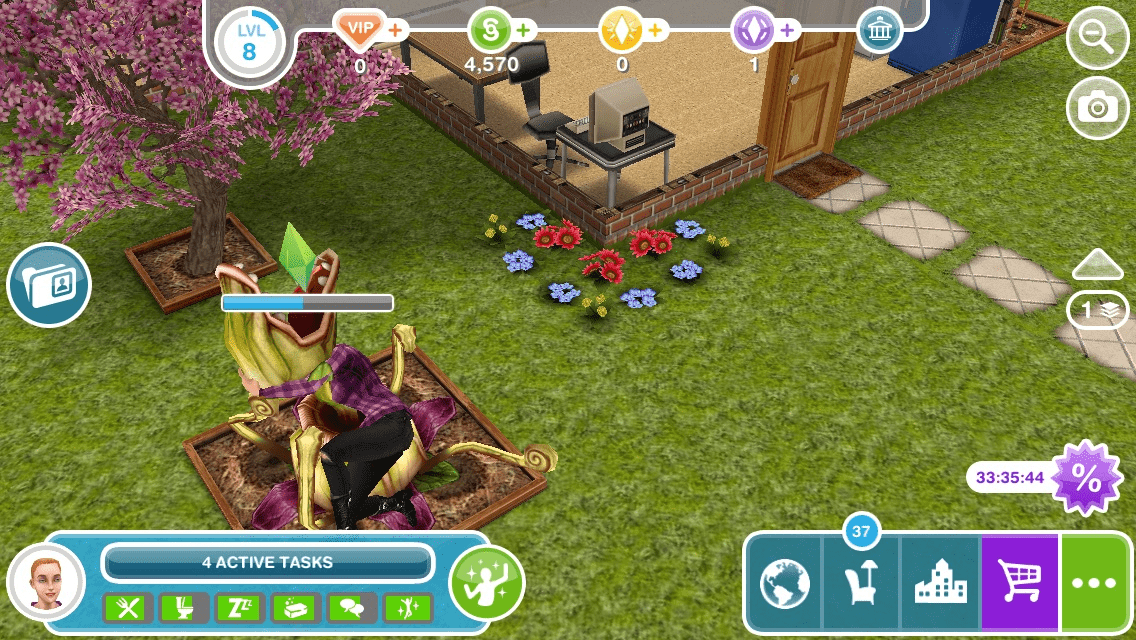Screen dimensions: 1136x640
Task: Open the 4 Active Tasks list
Action: [x=267, y=562]
